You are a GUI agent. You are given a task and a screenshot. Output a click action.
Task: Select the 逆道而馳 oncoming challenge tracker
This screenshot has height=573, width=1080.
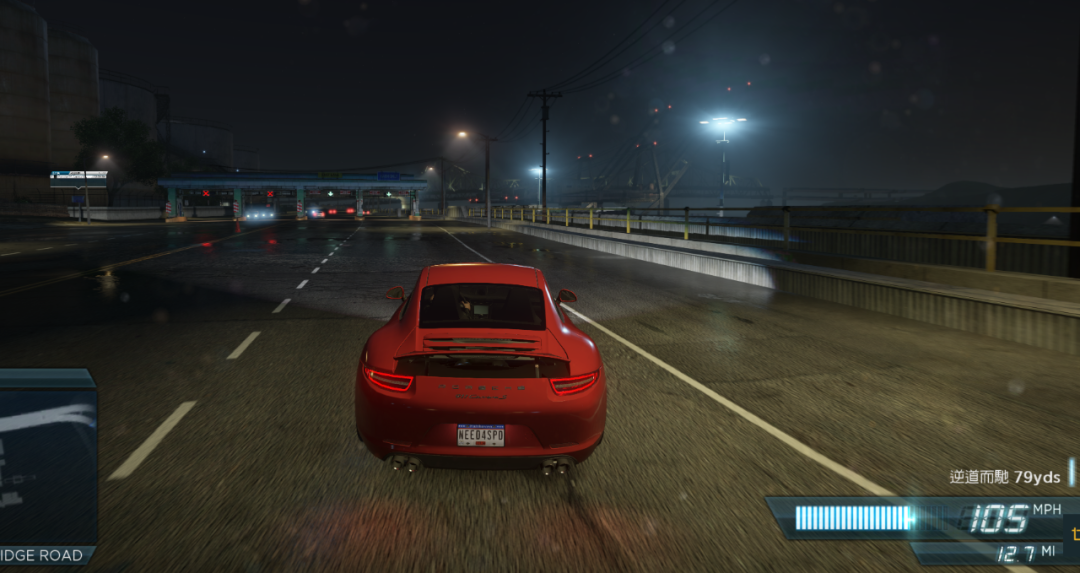pyautogui.click(x=1004, y=477)
